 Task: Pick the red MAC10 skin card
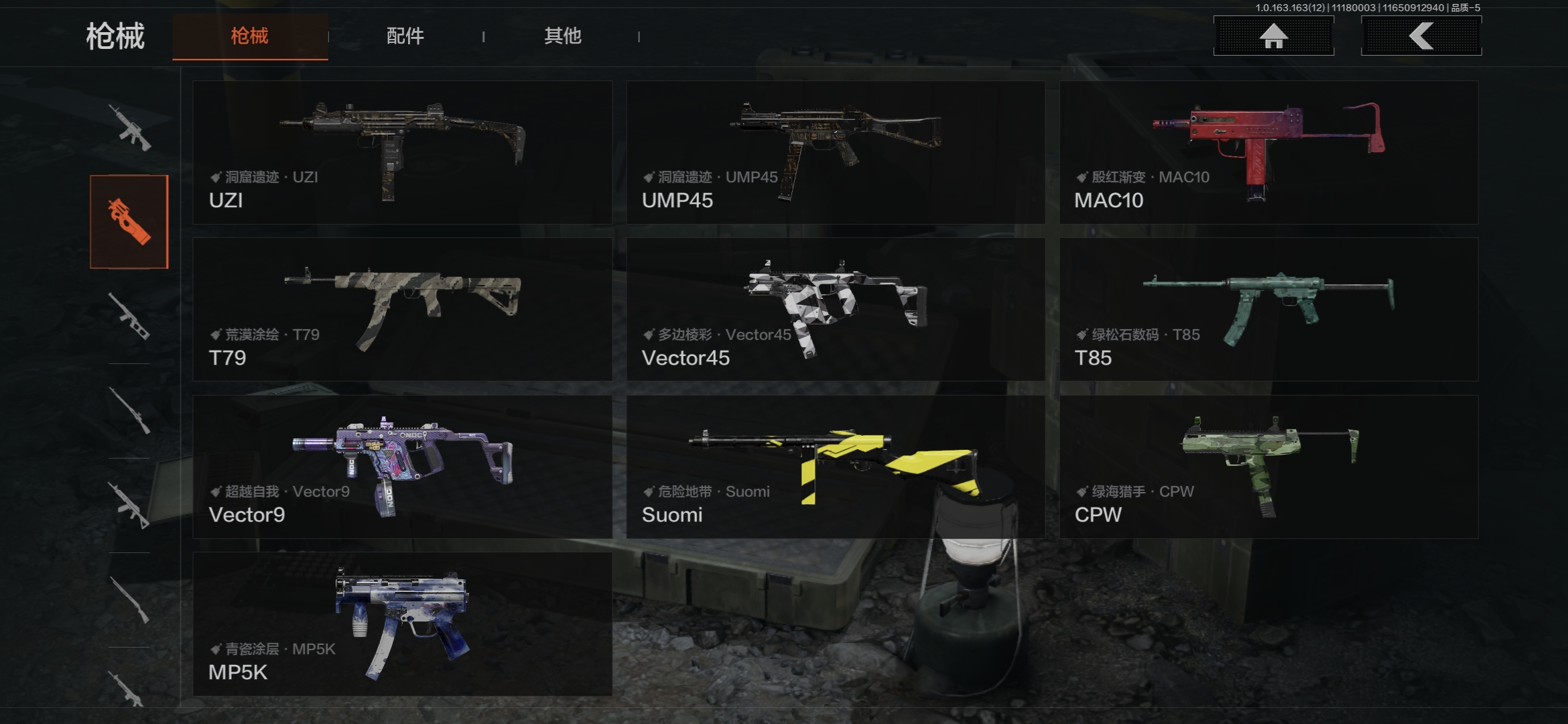[x=1268, y=153]
